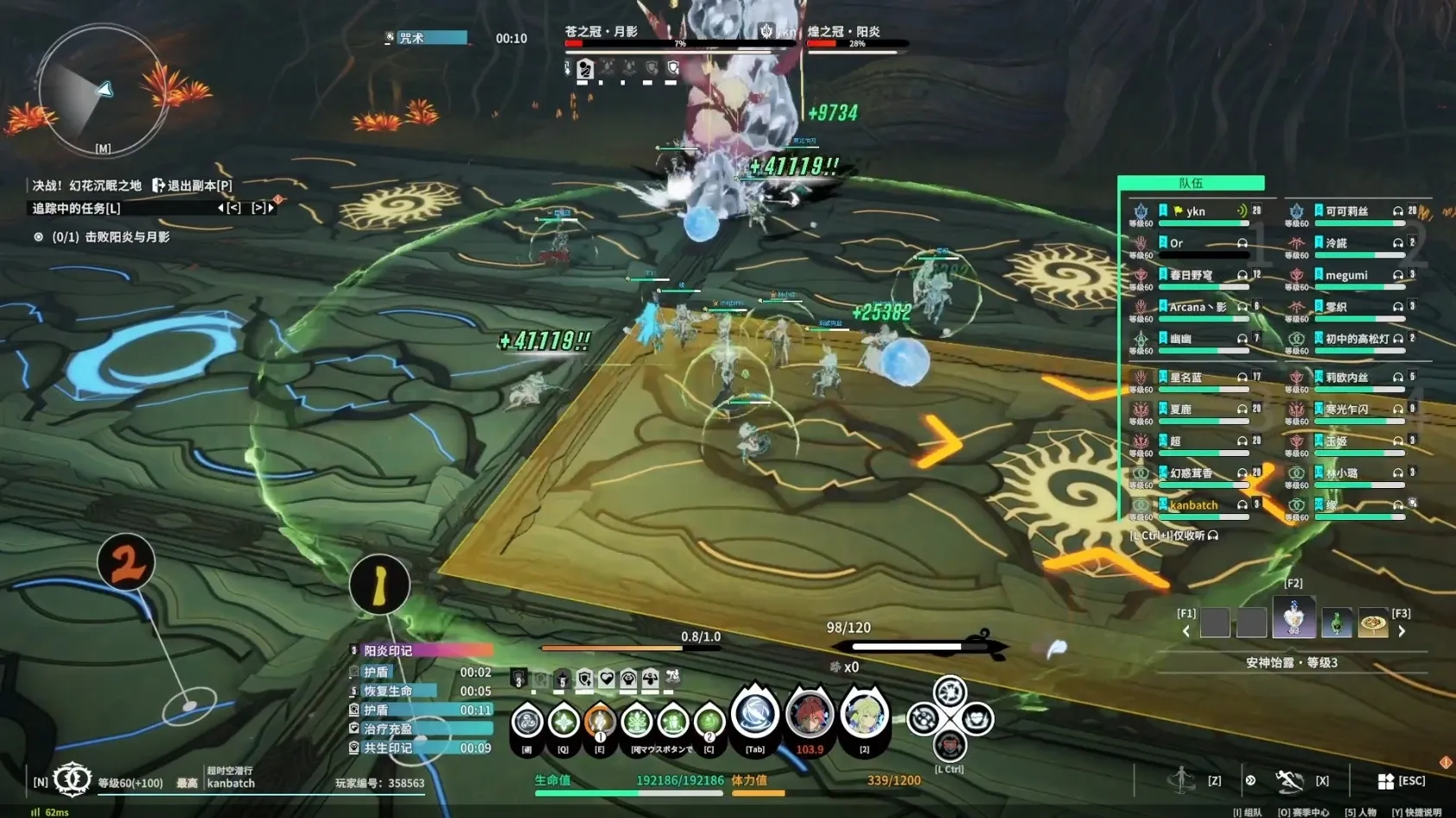Select the food dish item slot
Image resolution: width=1456 pixels, height=818 pixels.
tap(1372, 622)
